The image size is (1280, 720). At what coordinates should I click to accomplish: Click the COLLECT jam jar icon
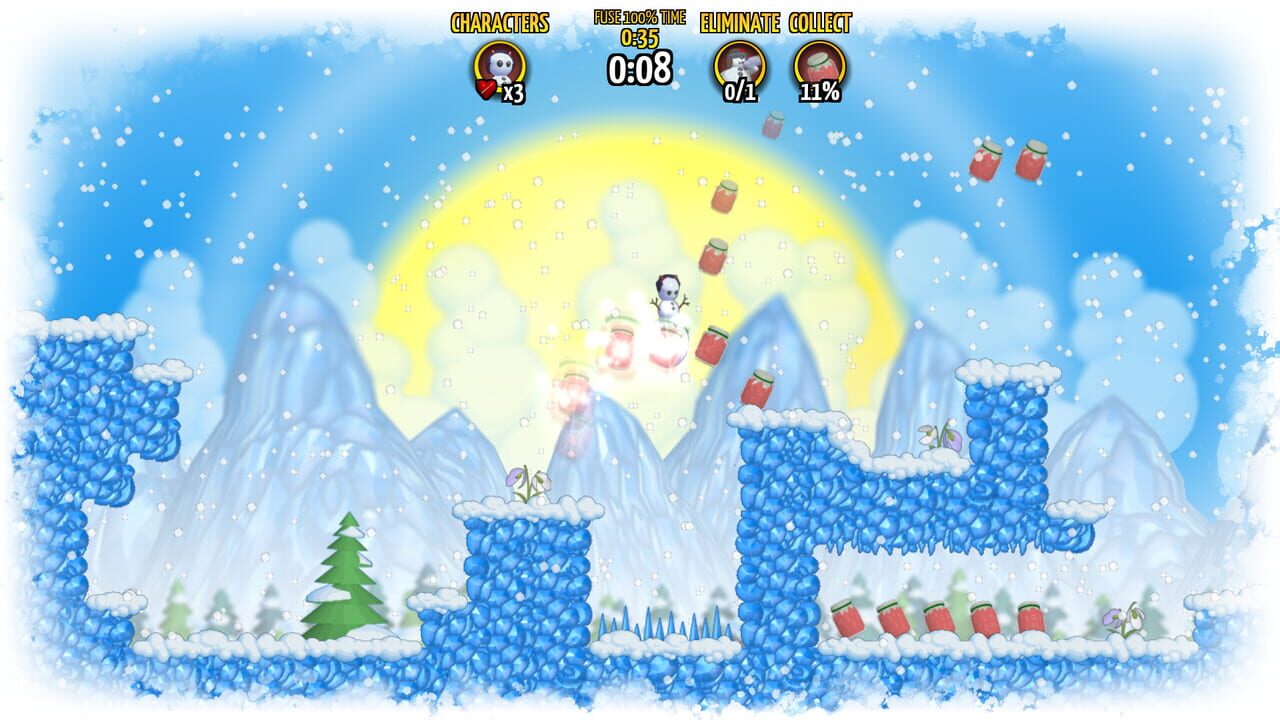coord(820,60)
